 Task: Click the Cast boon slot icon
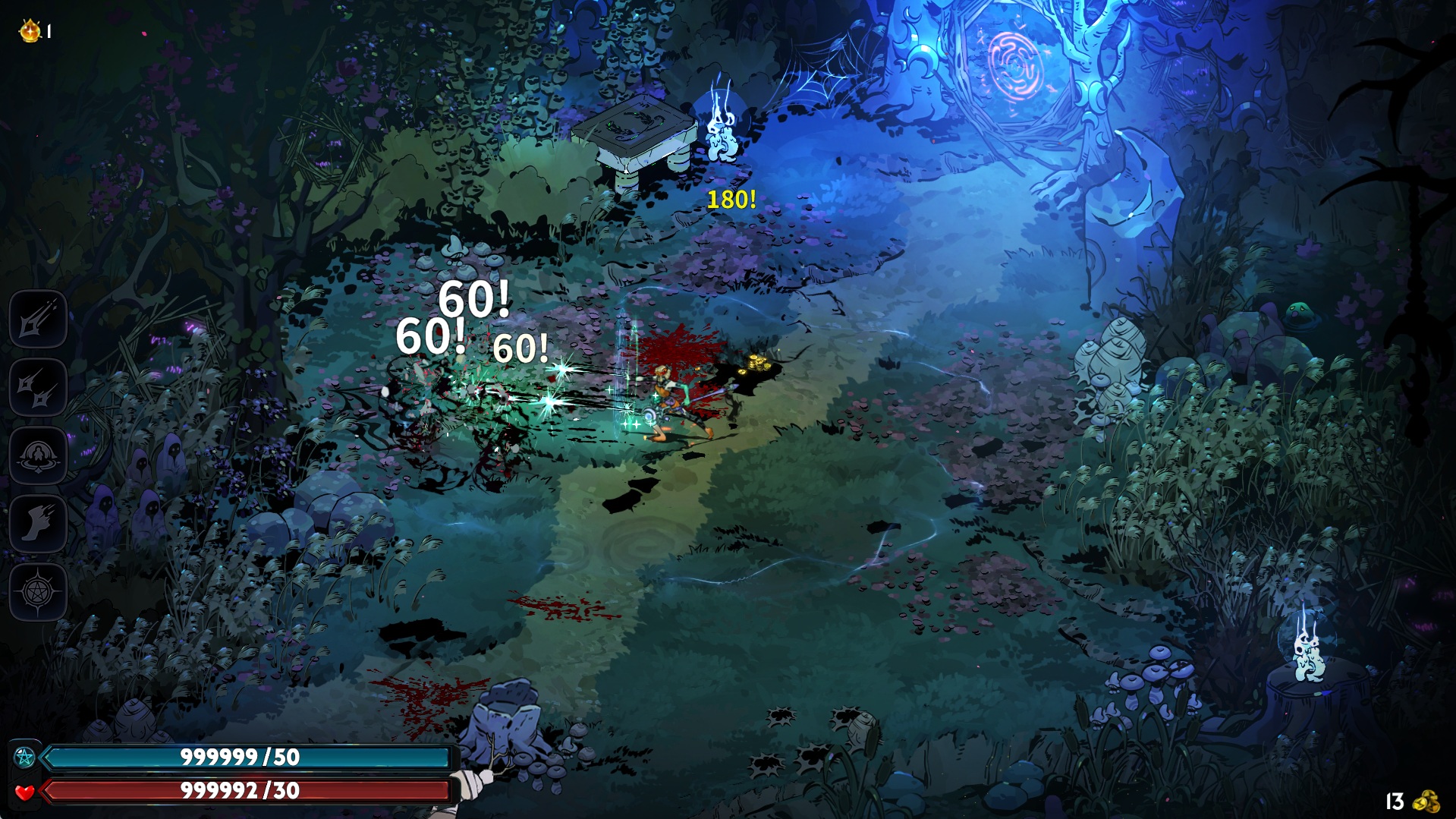point(38,456)
